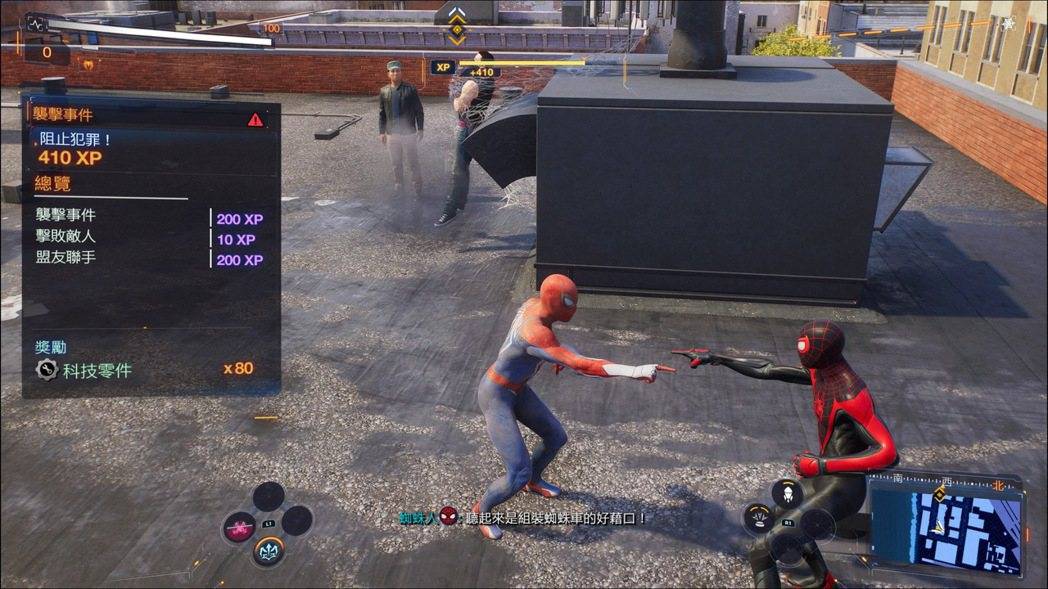Select the 科技零件 reward entry

click(x=97, y=370)
